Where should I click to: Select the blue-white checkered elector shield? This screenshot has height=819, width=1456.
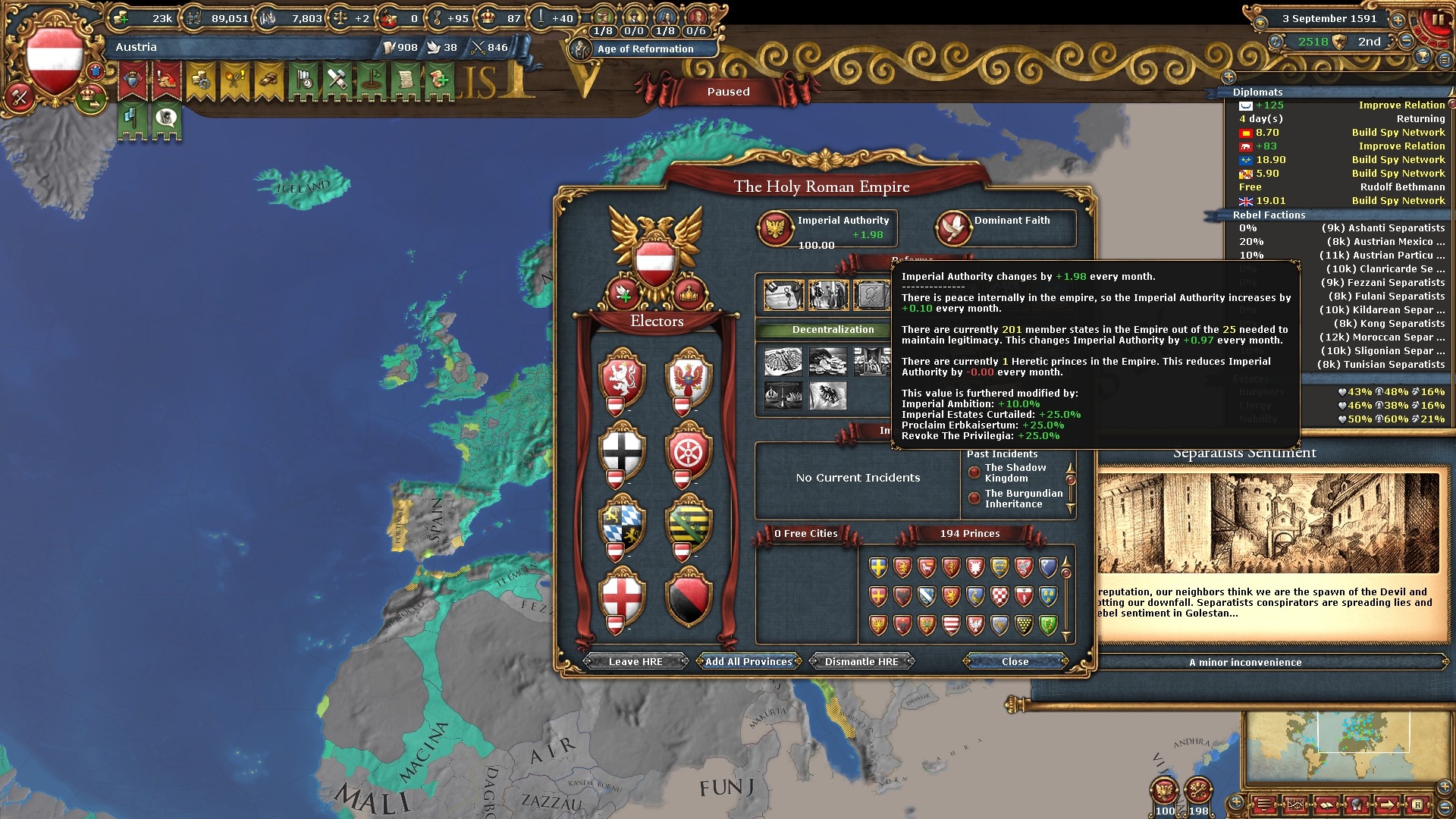pos(622,523)
